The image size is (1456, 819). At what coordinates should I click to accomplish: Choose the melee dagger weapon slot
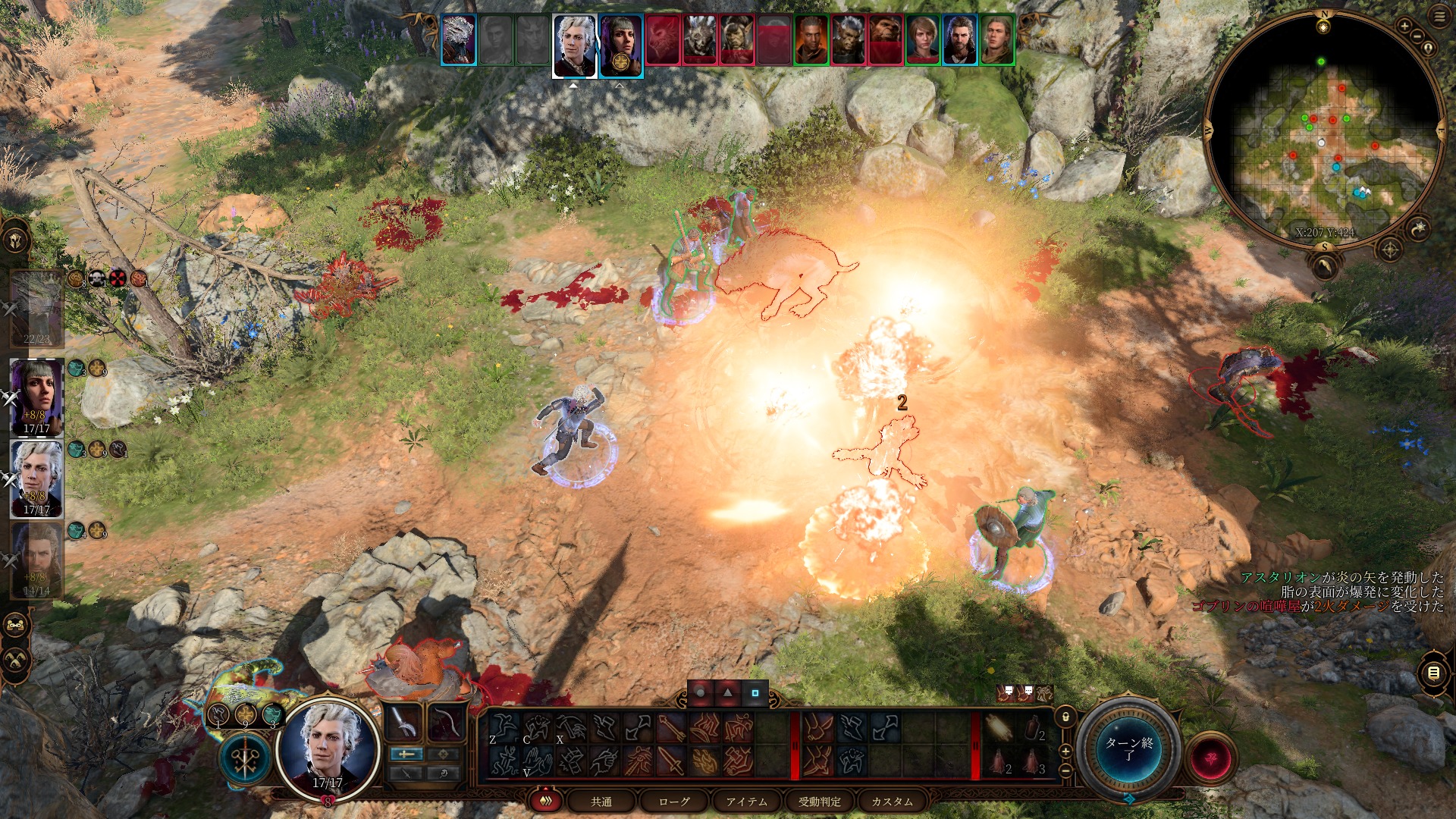tap(404, 723)
